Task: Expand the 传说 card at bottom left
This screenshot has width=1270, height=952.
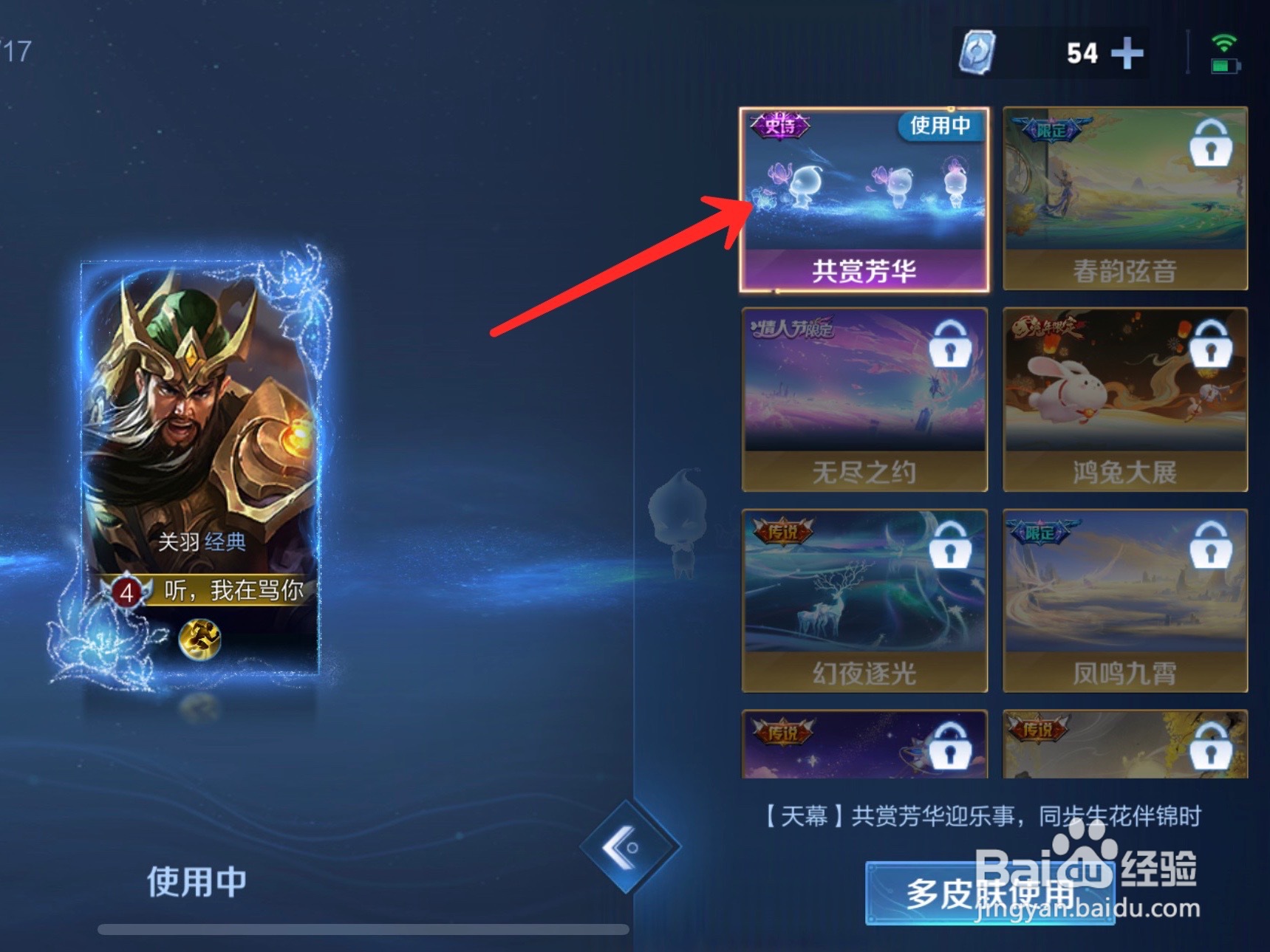Action: pos(864,746)
